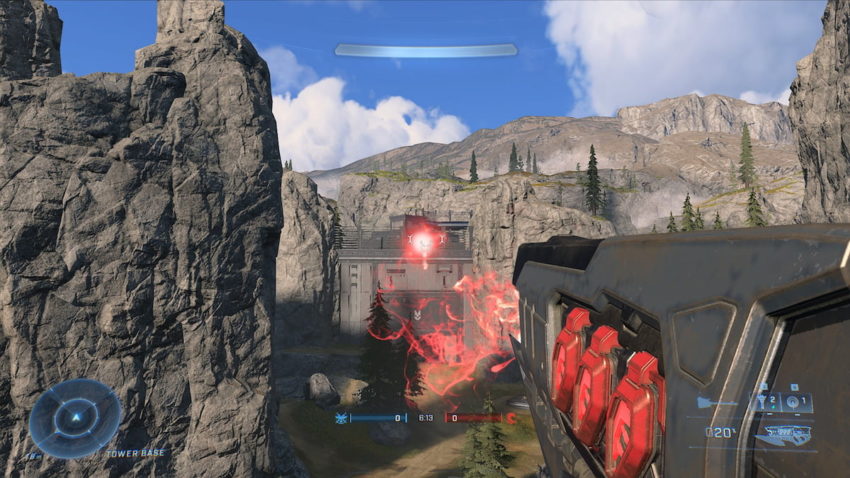Image resolution: width=850 pixels, height=478 pixels.
Task: Click the circular motion tracker radar
Action: pyautogui.click(x=75, y=418)
